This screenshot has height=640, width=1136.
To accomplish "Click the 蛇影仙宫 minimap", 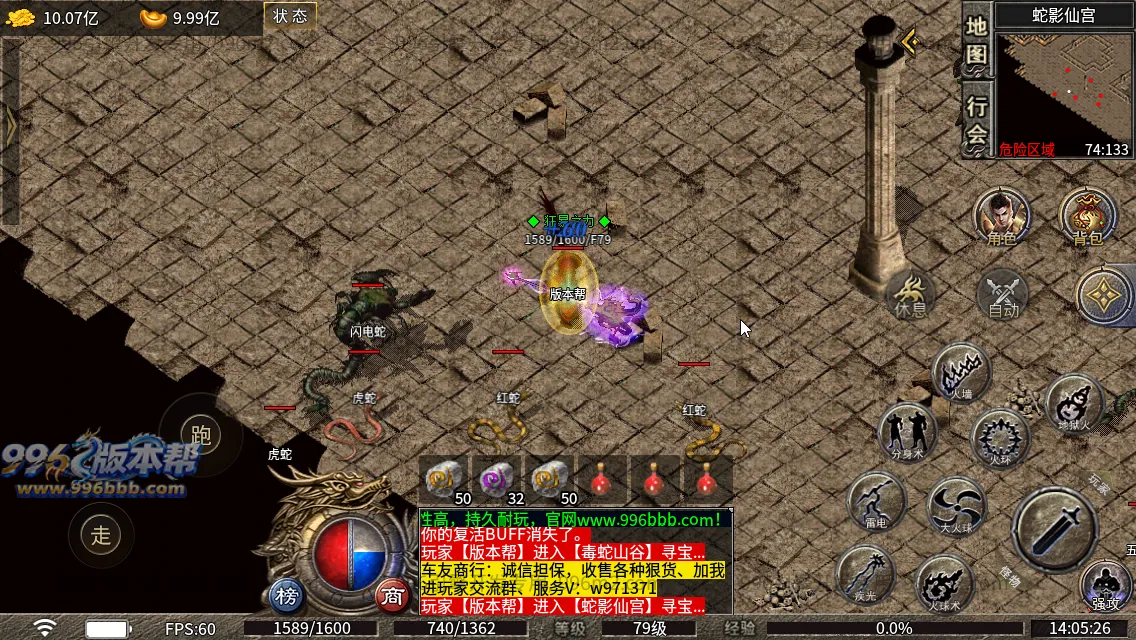I will (x=1066, y=92).
